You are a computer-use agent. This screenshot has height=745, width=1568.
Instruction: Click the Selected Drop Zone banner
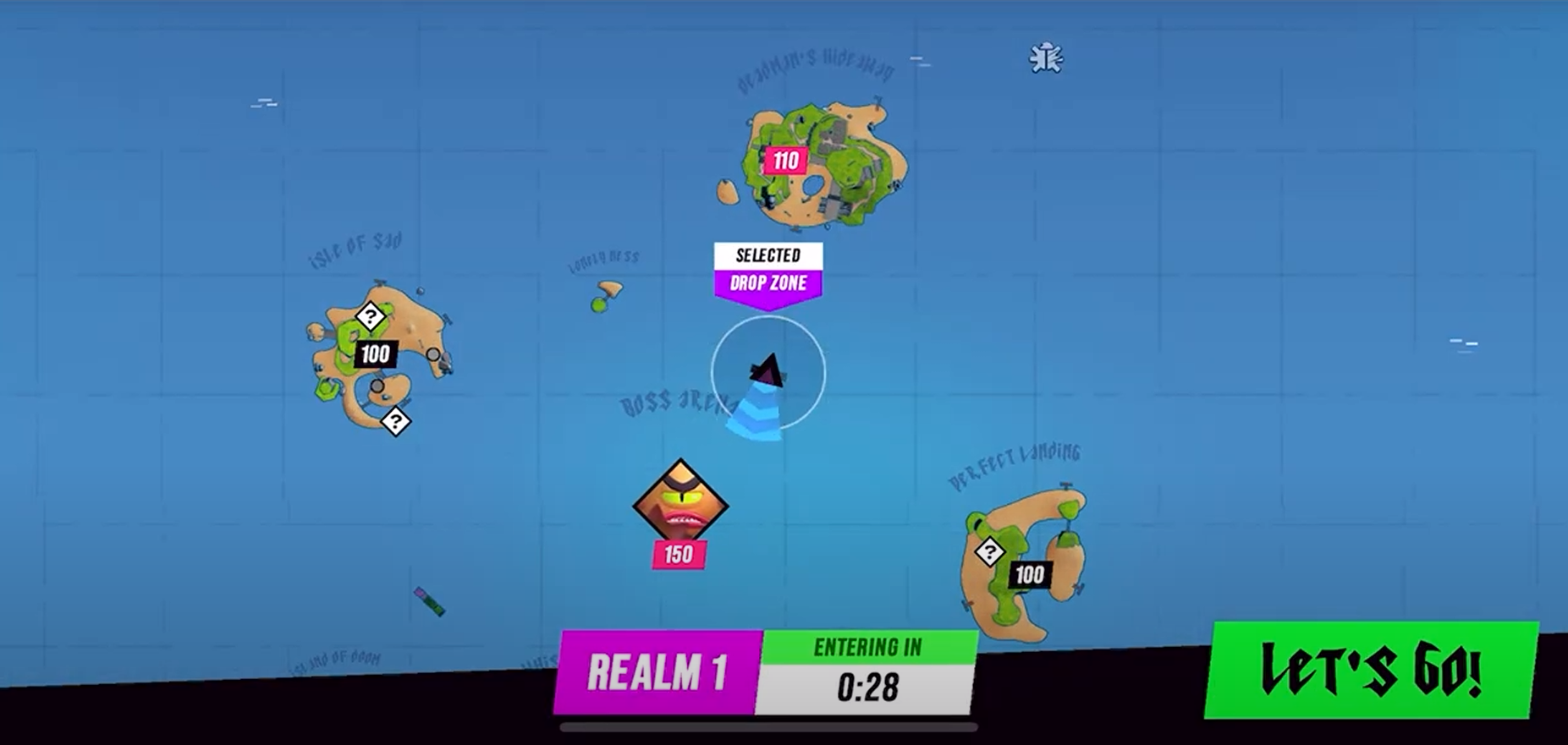click(x=767, y=269)
